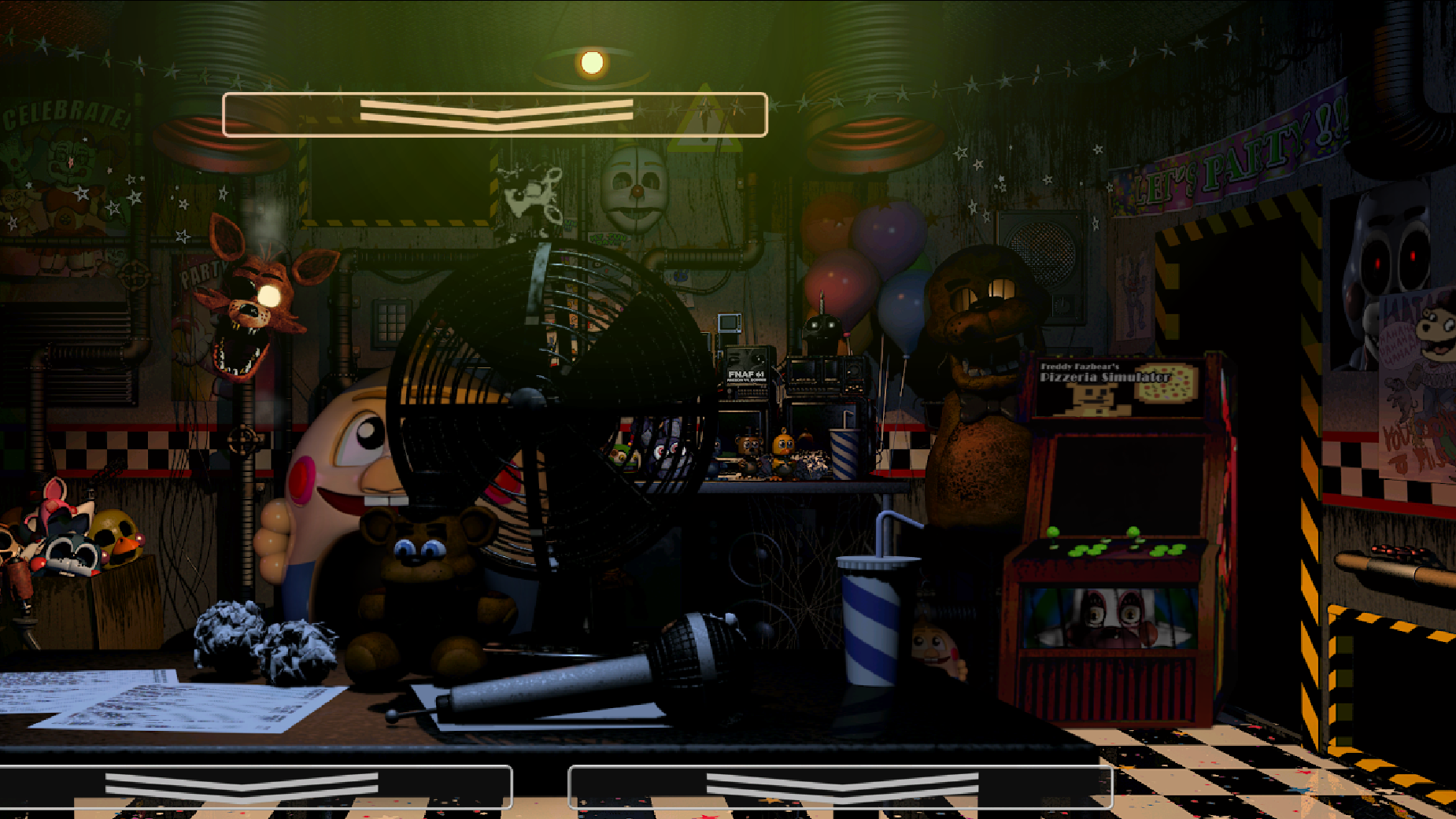Pull up the camera monitor bar at top
This screenshot has height=819, width=1456.
pos(495,115)
